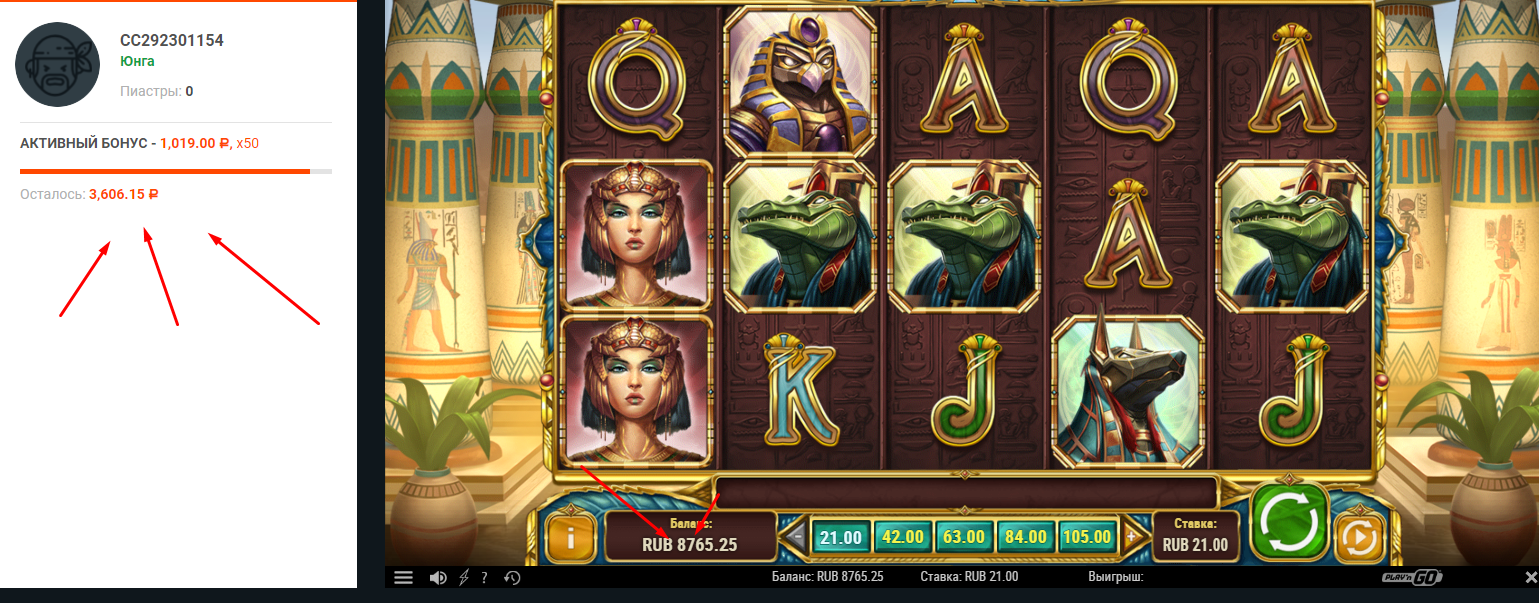This screenshot has width=1539, height=603.
Task: Close the game with the X
Action: point(1529,577)
